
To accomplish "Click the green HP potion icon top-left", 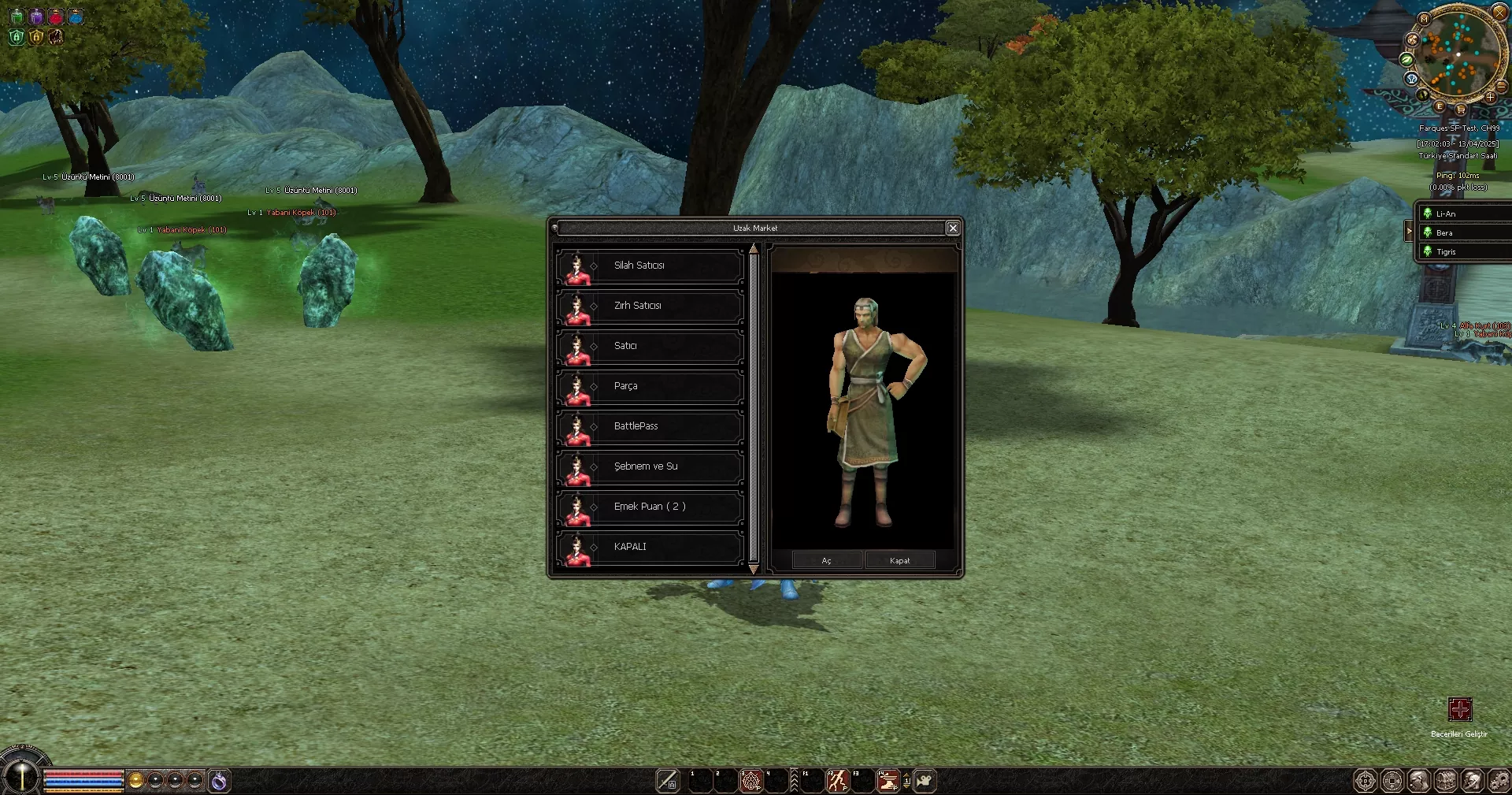I will click(17, 17).
